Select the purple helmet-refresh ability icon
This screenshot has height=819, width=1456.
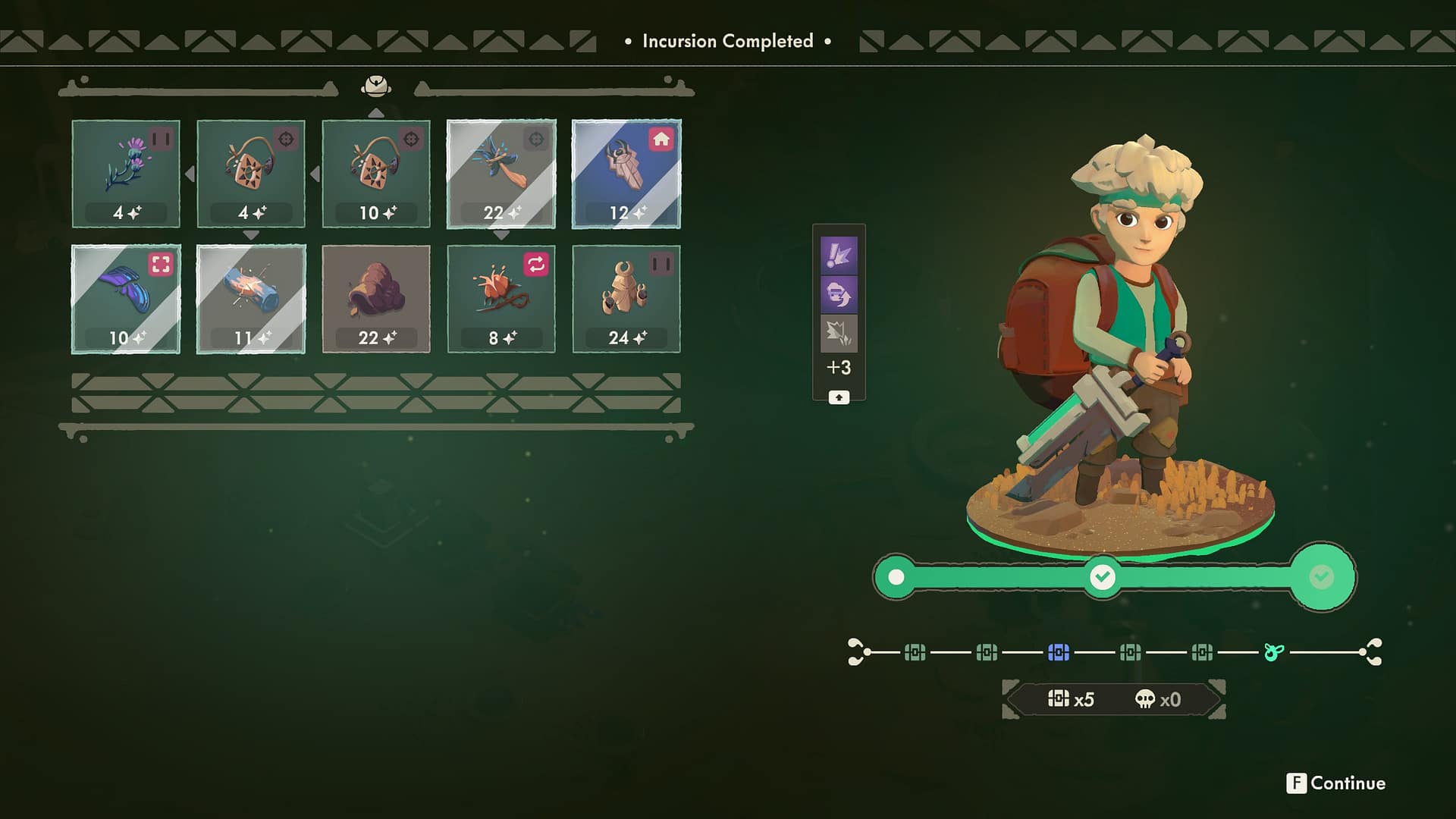pyautogui.click(x=839, y=292)
